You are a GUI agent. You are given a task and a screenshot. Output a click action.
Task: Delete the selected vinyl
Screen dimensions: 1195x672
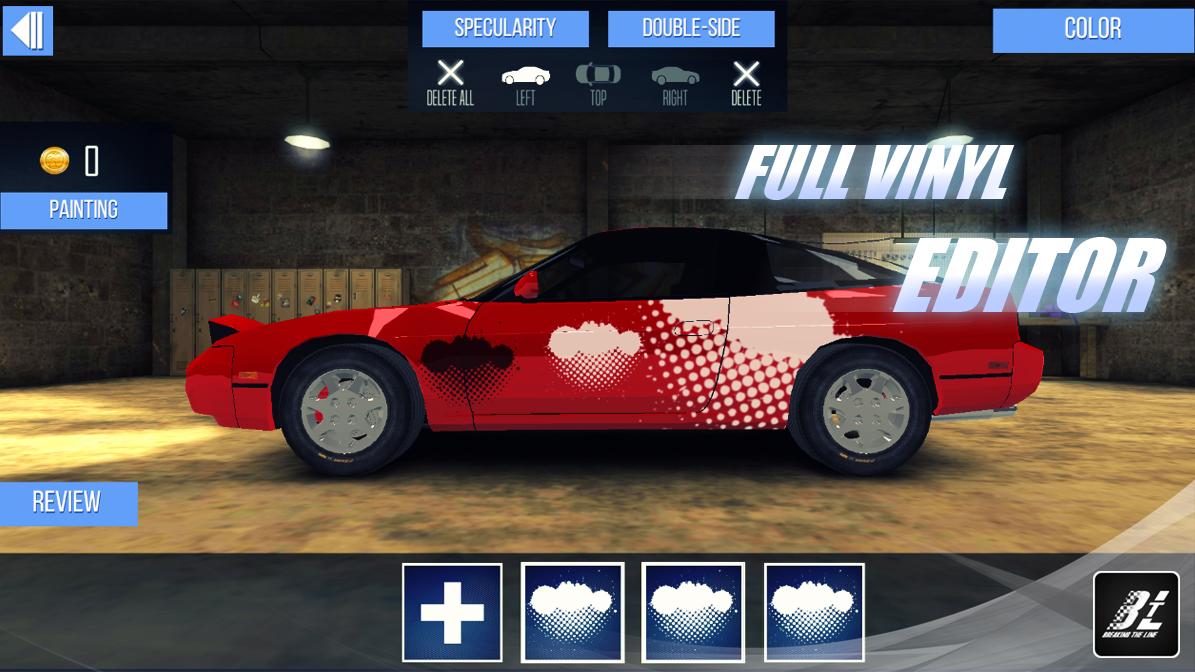pyautogui.click(x=746, y=82)
